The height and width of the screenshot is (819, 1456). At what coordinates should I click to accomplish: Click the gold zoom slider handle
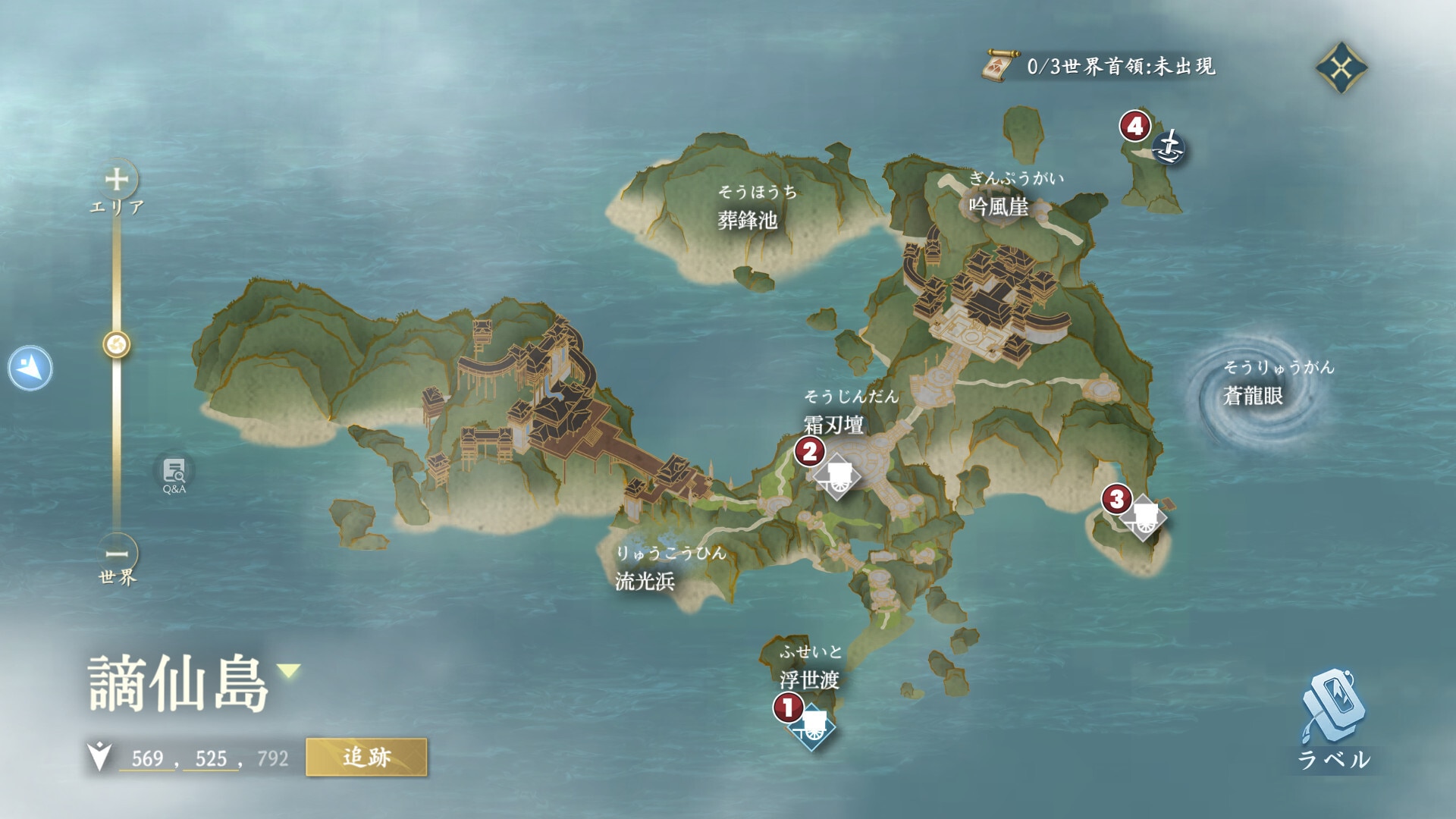click(x=117, y=345)
